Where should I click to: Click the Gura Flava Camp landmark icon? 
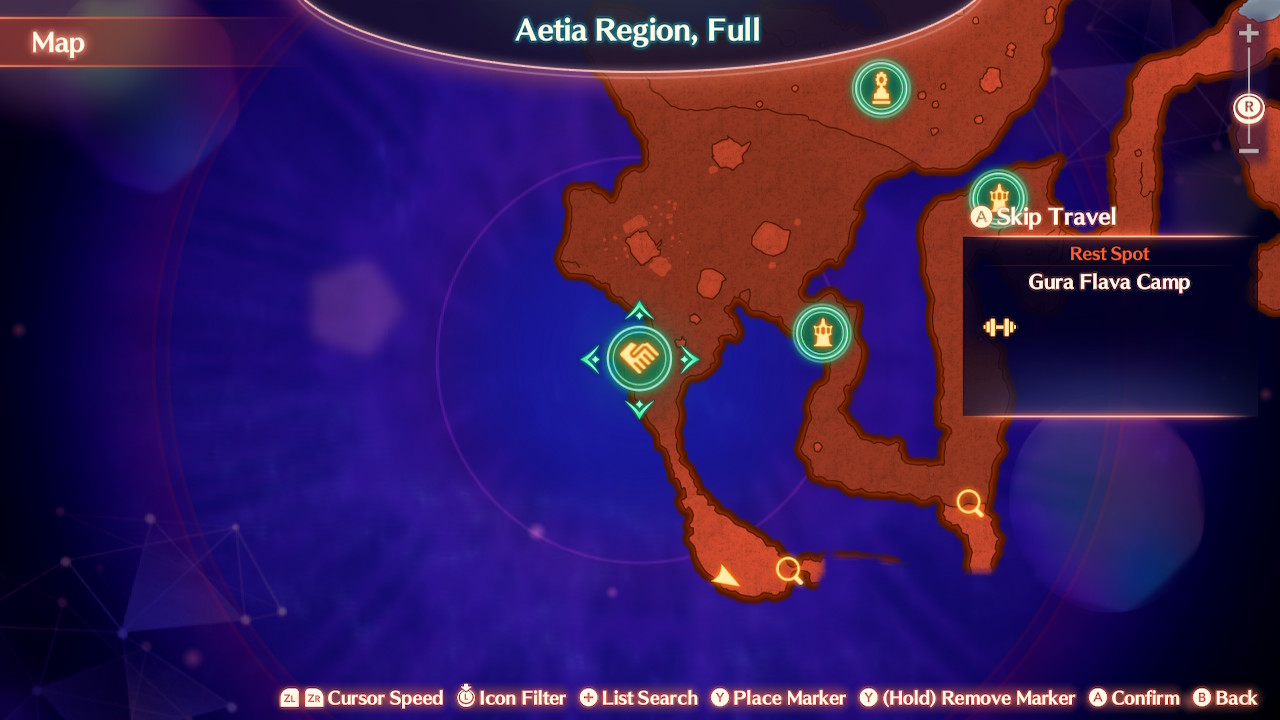pyautogui.click(x=995, y=193)
